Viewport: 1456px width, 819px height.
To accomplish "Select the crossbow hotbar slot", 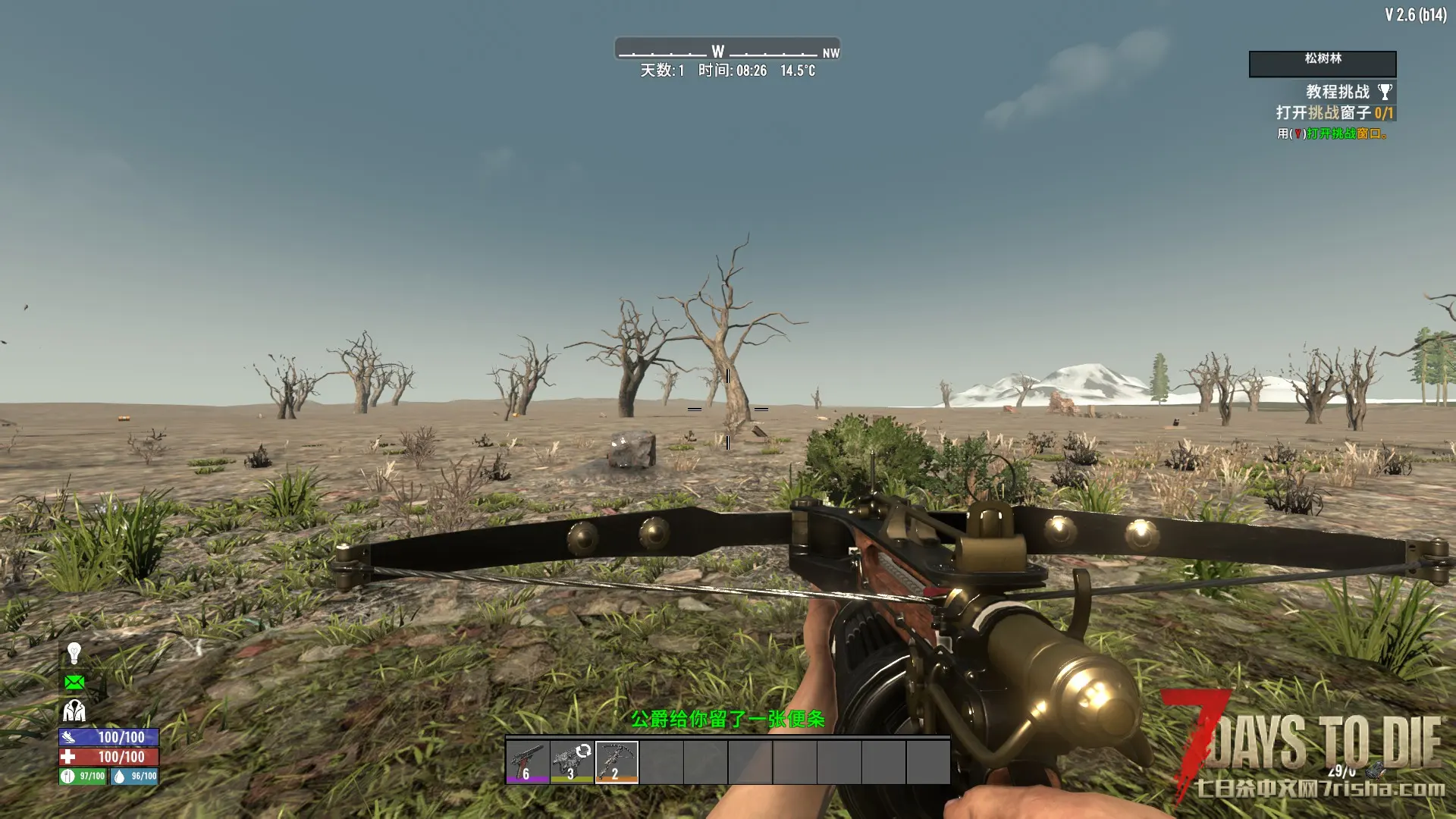I will click(617, 762).
